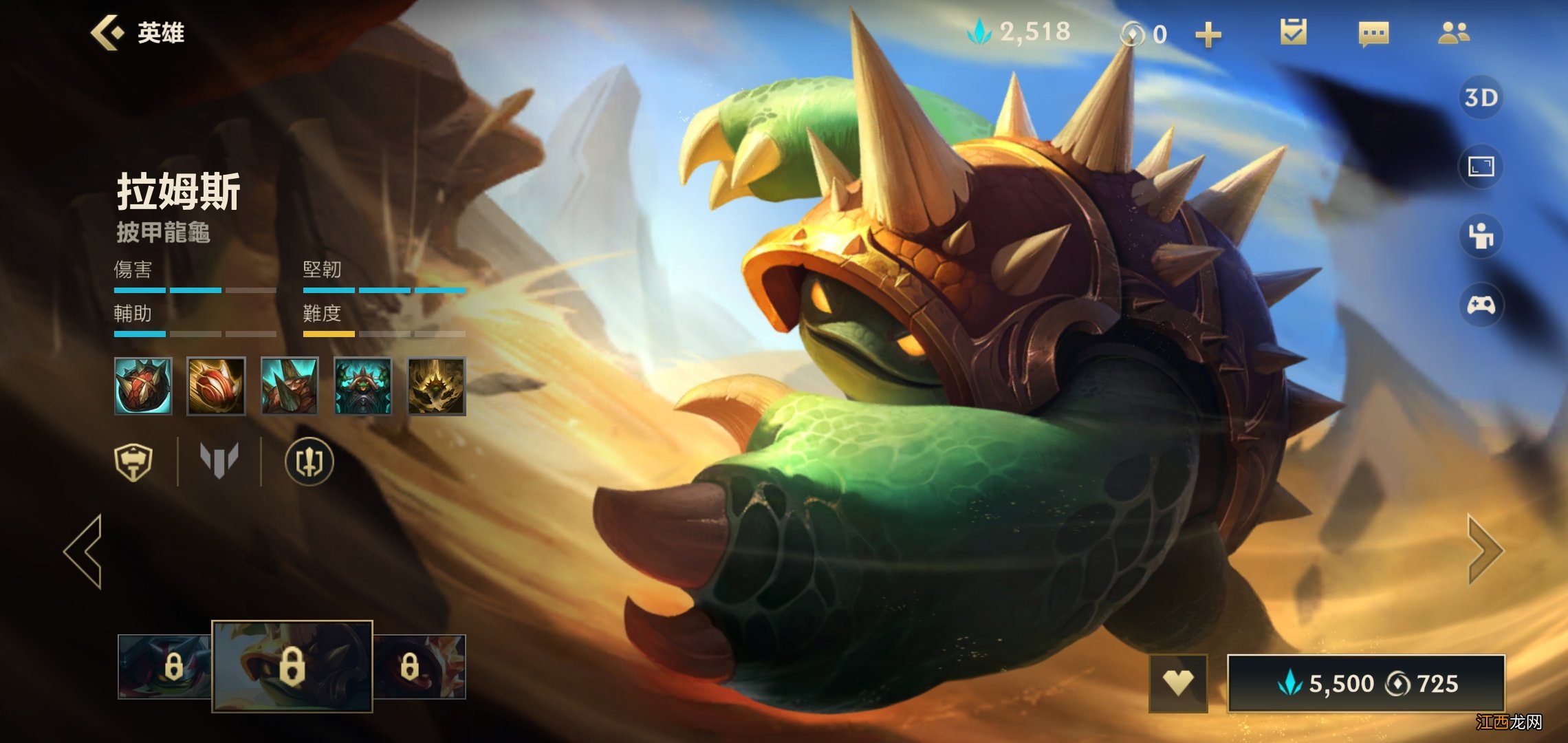1568x743 pixels.
Task: Tap the gamepad icon button
Action: point(1481,305)
